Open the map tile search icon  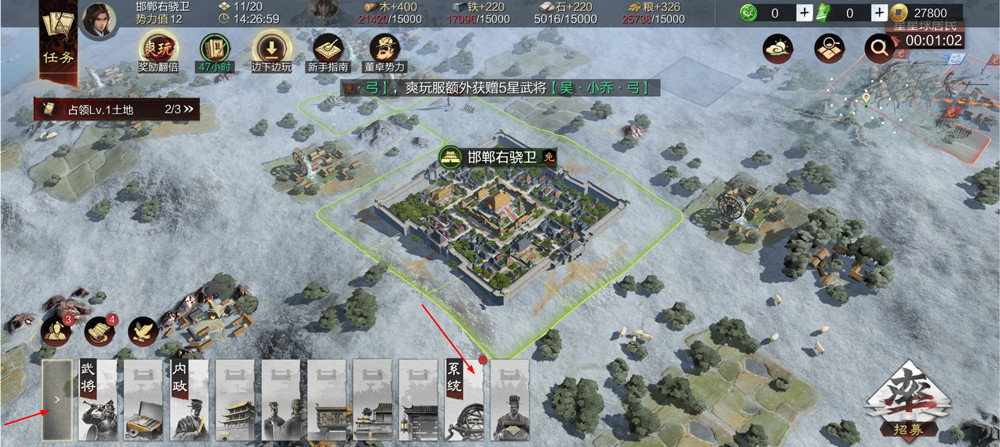[828, 48]
